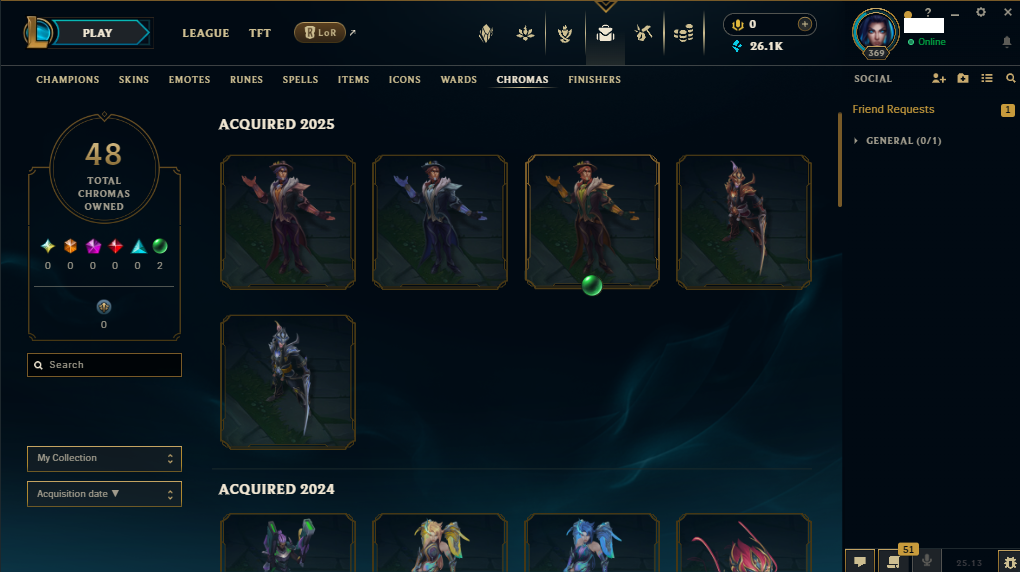Open the notifications bell
Image resolution: width=1020 pixels, height=572 pixels.
(1006, 42)
